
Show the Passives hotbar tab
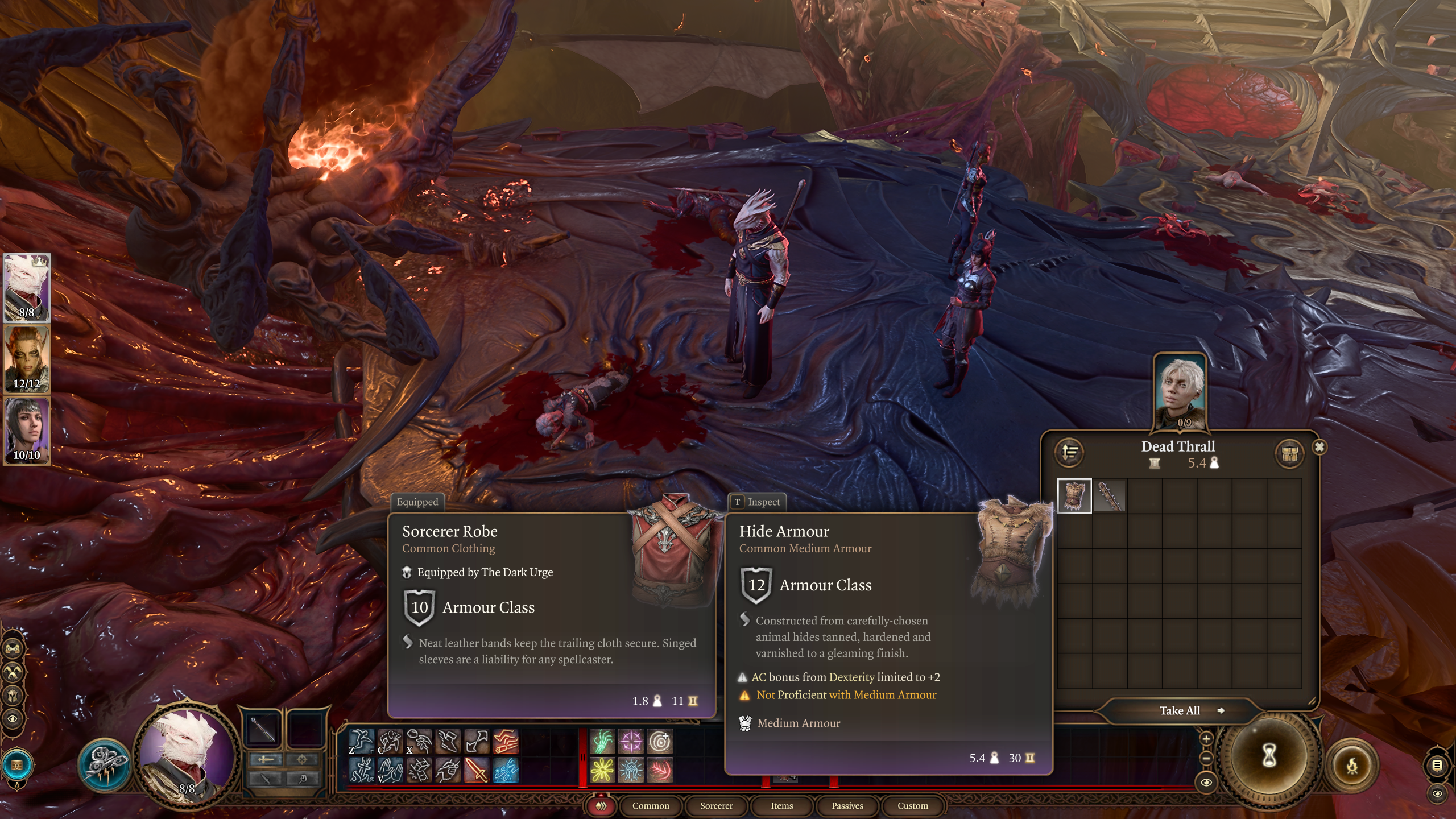coord(847,805)
